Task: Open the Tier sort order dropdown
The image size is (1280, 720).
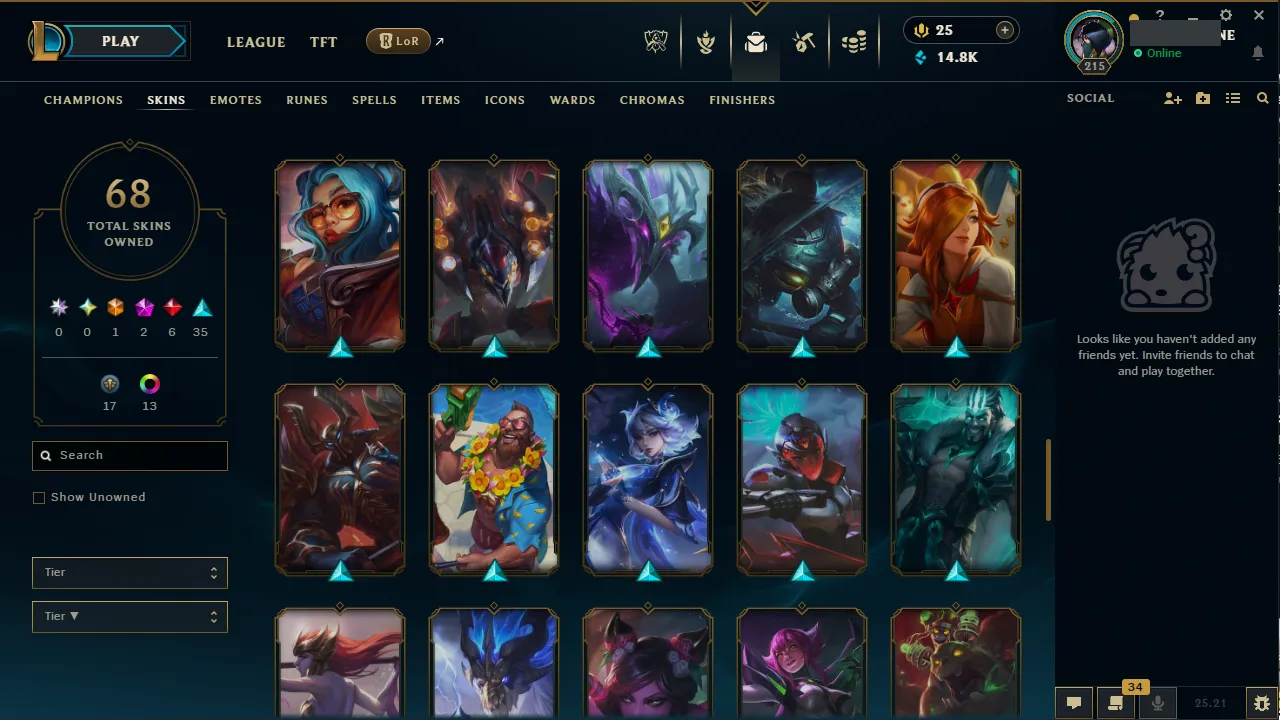Action: 129,616
